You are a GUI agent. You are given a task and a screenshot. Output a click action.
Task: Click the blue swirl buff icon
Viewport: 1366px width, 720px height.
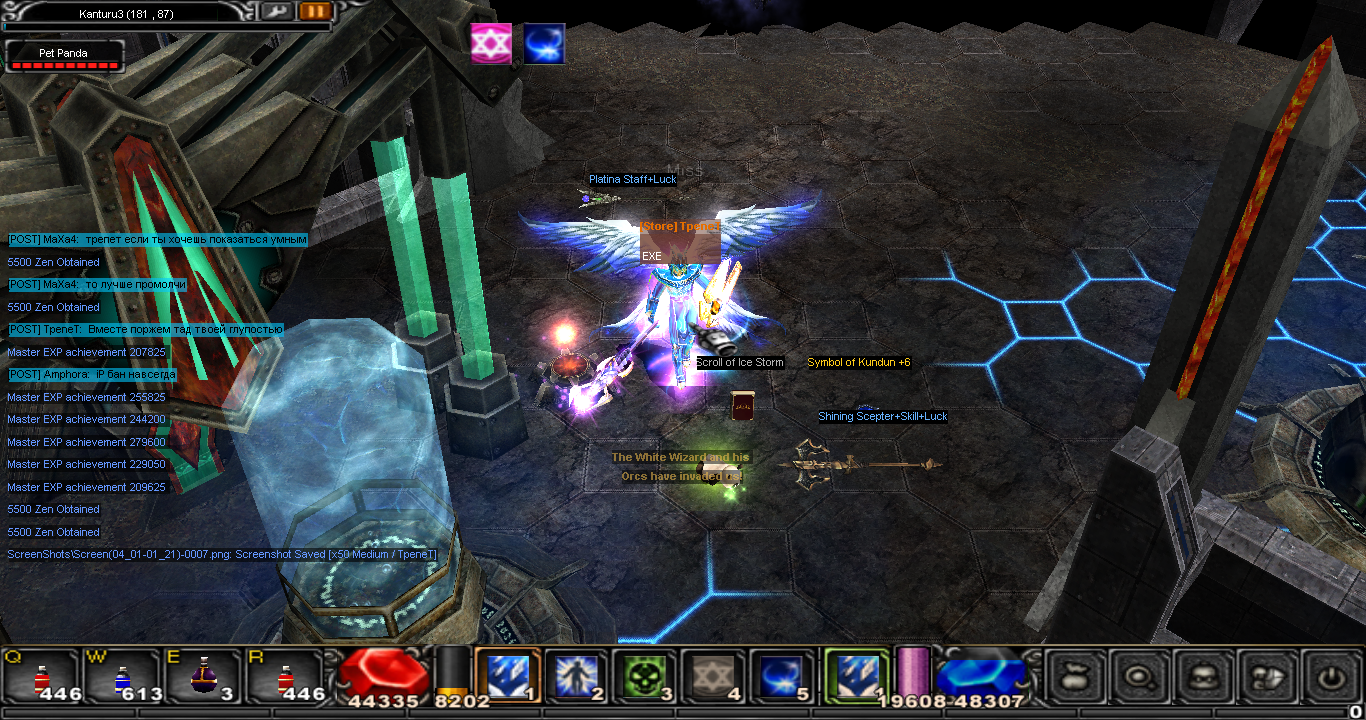click(544, 44)
